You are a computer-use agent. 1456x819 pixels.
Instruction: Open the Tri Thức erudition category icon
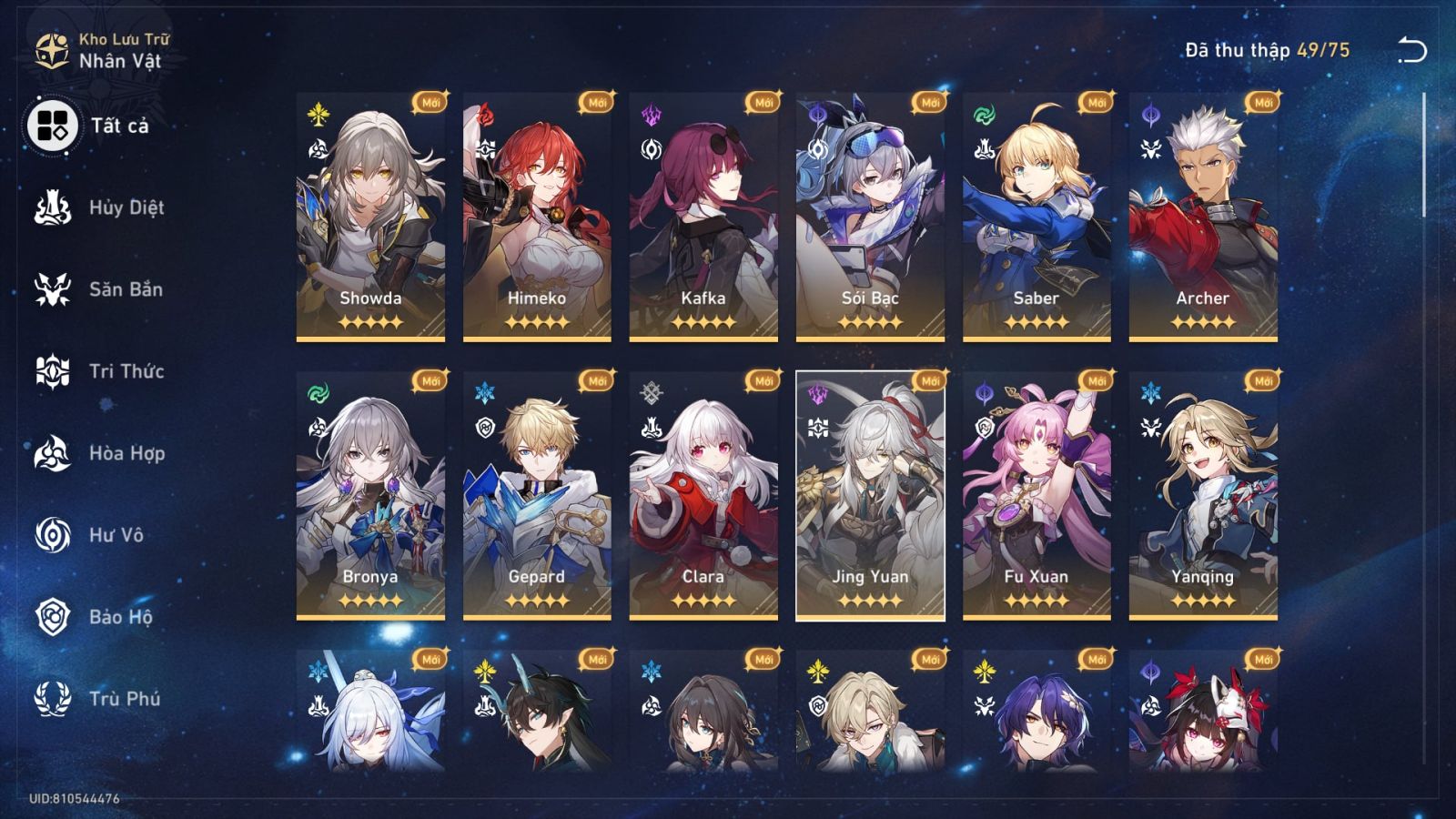[55, 371]
